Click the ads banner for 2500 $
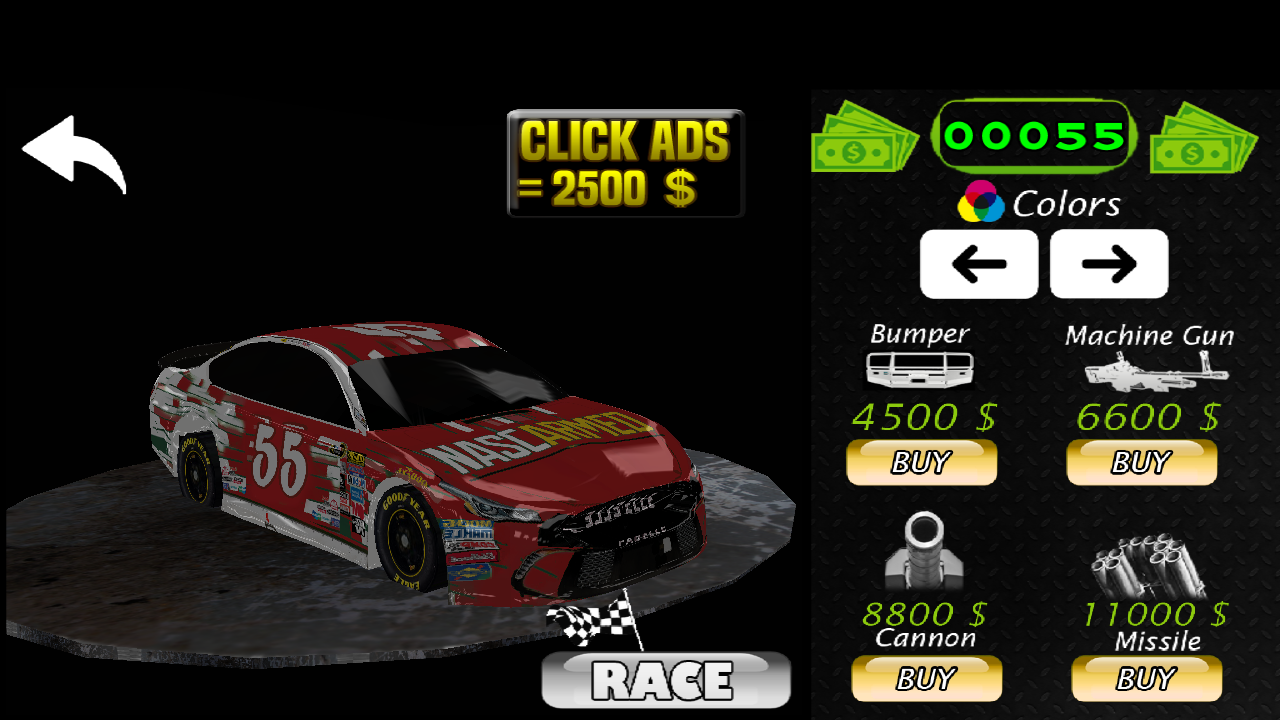1280x720 pixels. pyautogui.click(x=626, y=163)
